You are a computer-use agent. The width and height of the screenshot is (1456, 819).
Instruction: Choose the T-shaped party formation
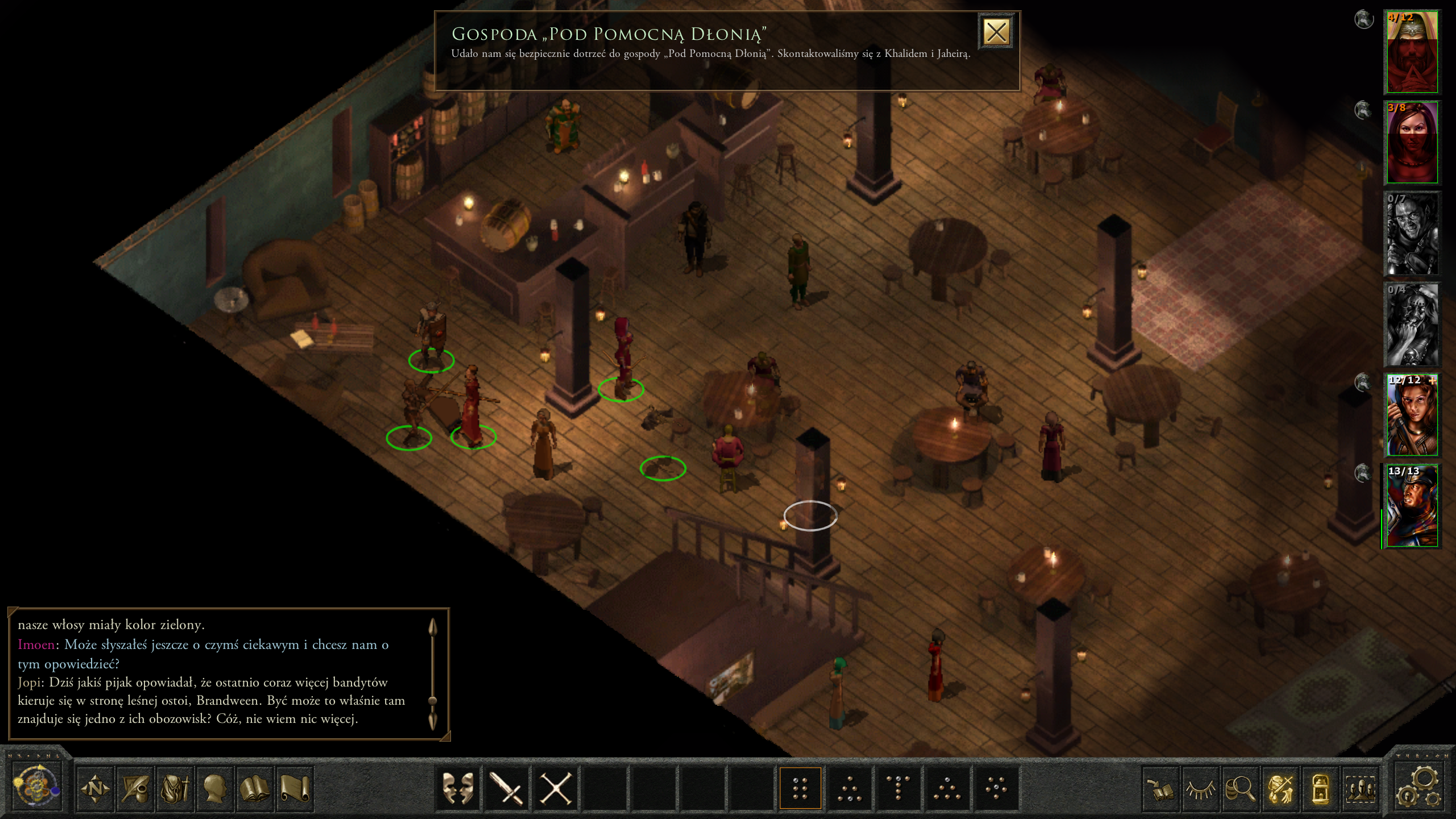click(x=897, y=788)
